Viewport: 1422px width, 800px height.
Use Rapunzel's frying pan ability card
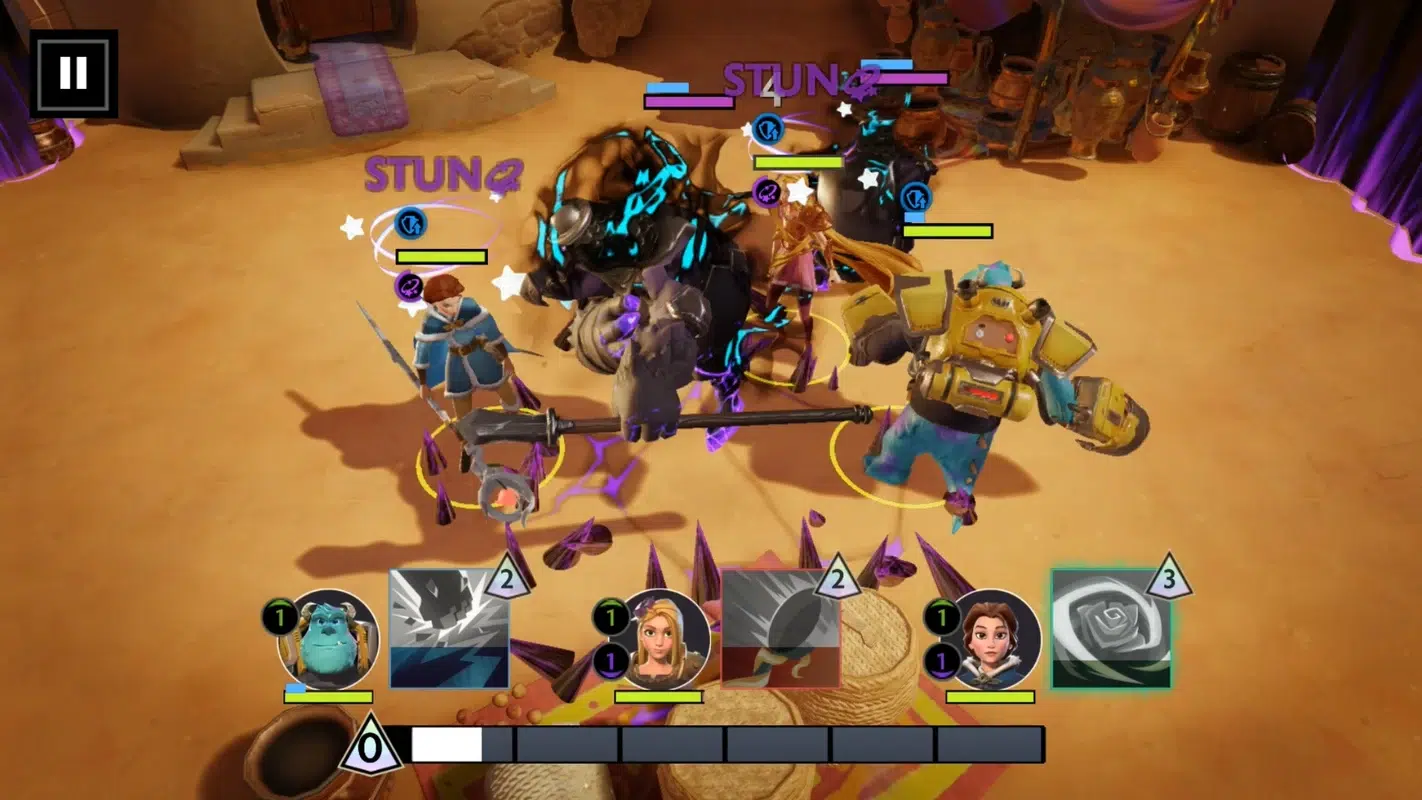[x=780, y=629]
